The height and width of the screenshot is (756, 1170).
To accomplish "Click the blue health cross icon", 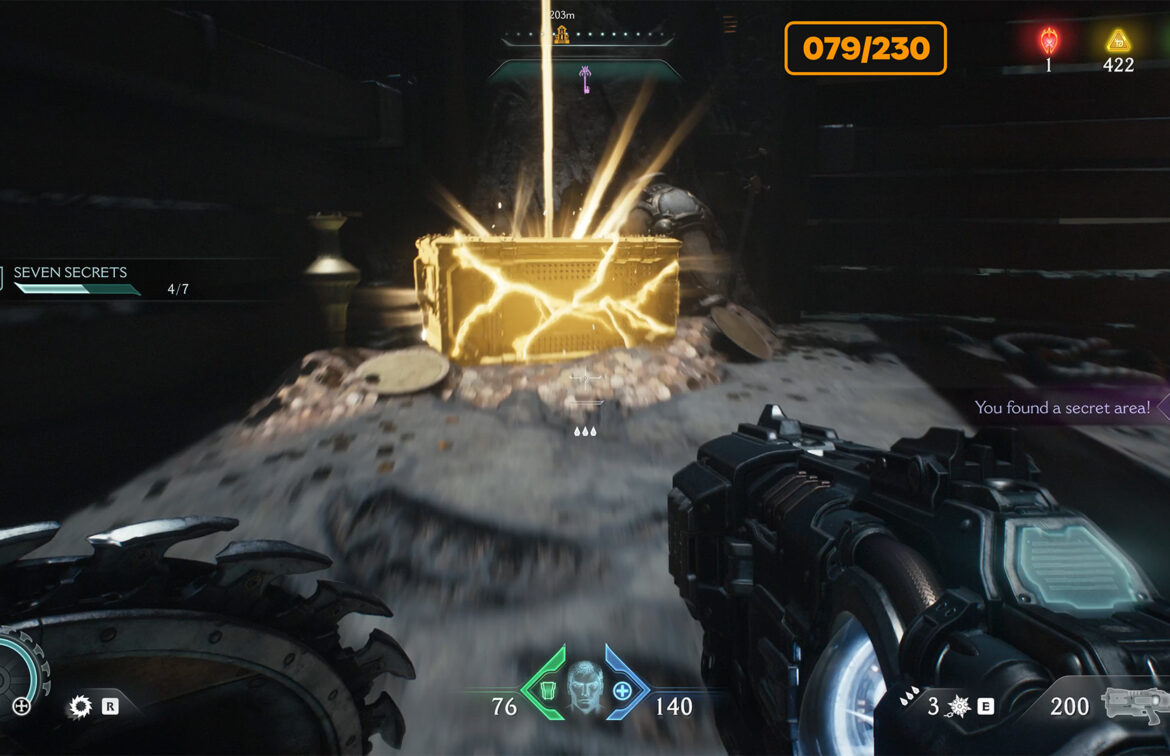I will pos(622,691).
